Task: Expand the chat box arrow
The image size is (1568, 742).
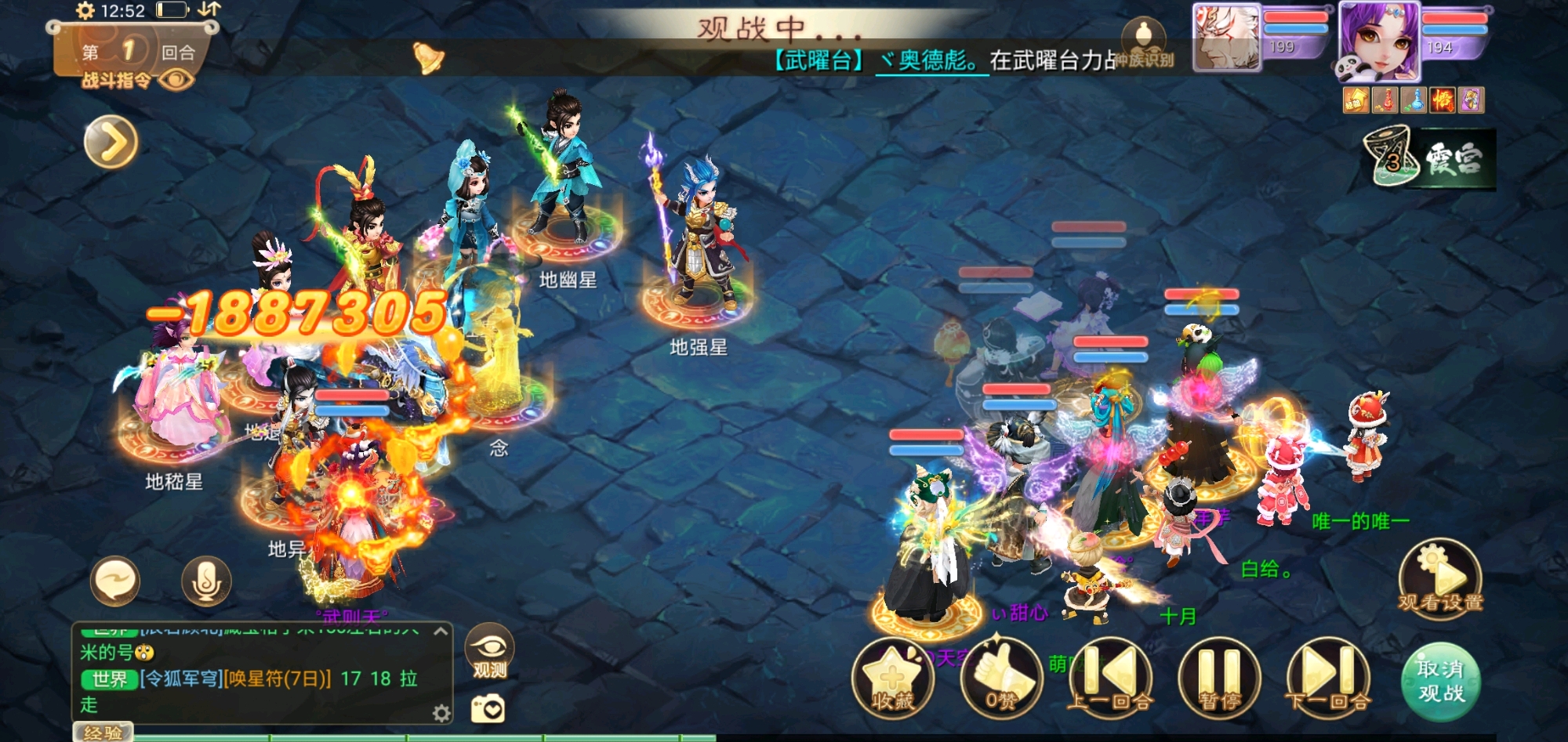Action: coord(441,632)
